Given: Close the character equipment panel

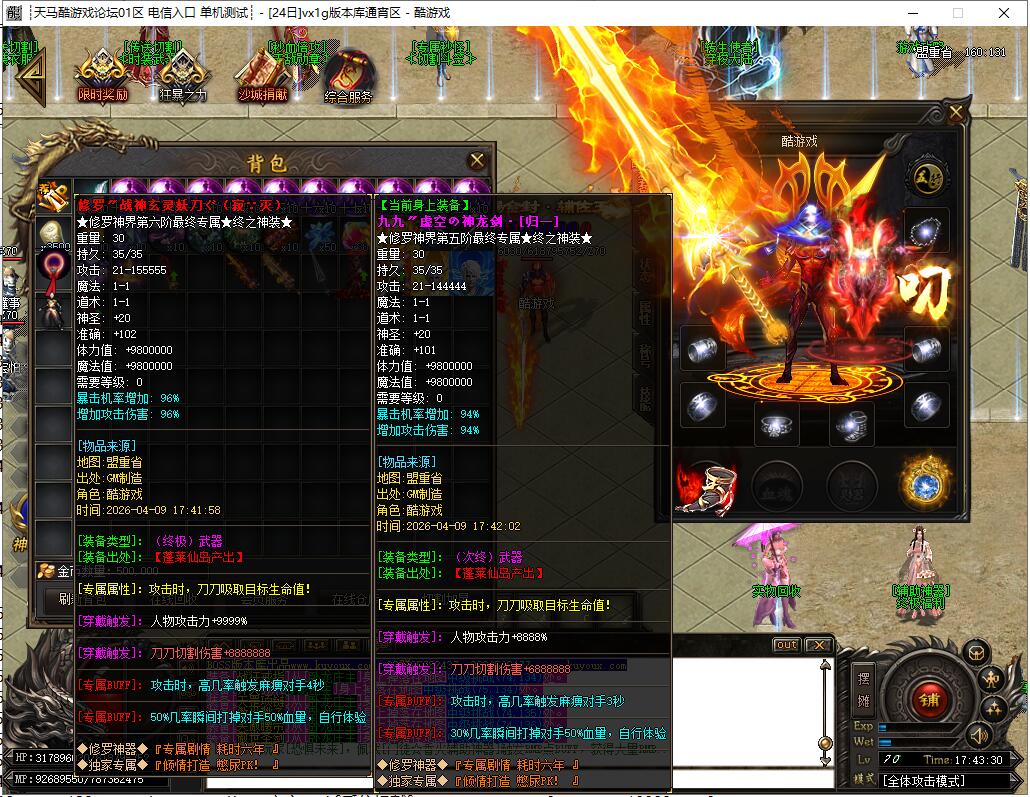Looking at the screenshot, I should pyautogui.click(x=957, y=112).
